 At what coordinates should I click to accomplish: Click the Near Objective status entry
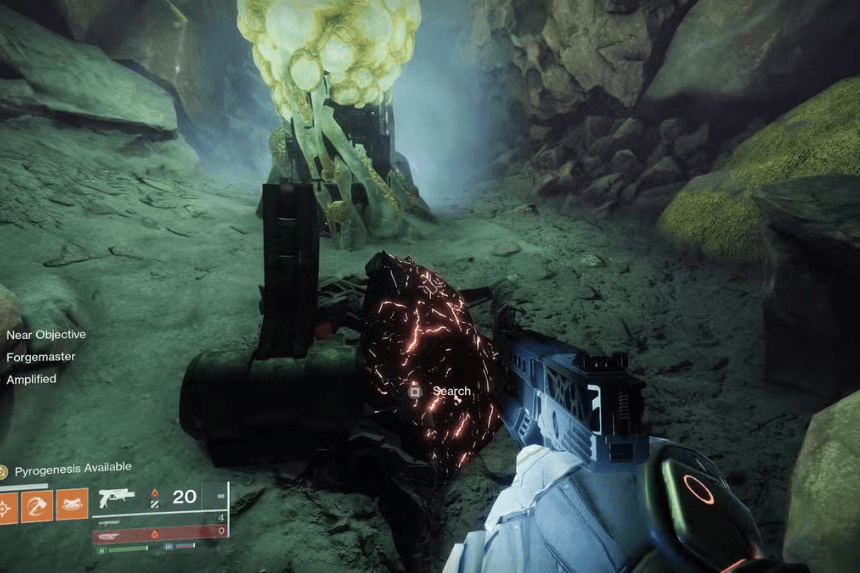[46, 334]
